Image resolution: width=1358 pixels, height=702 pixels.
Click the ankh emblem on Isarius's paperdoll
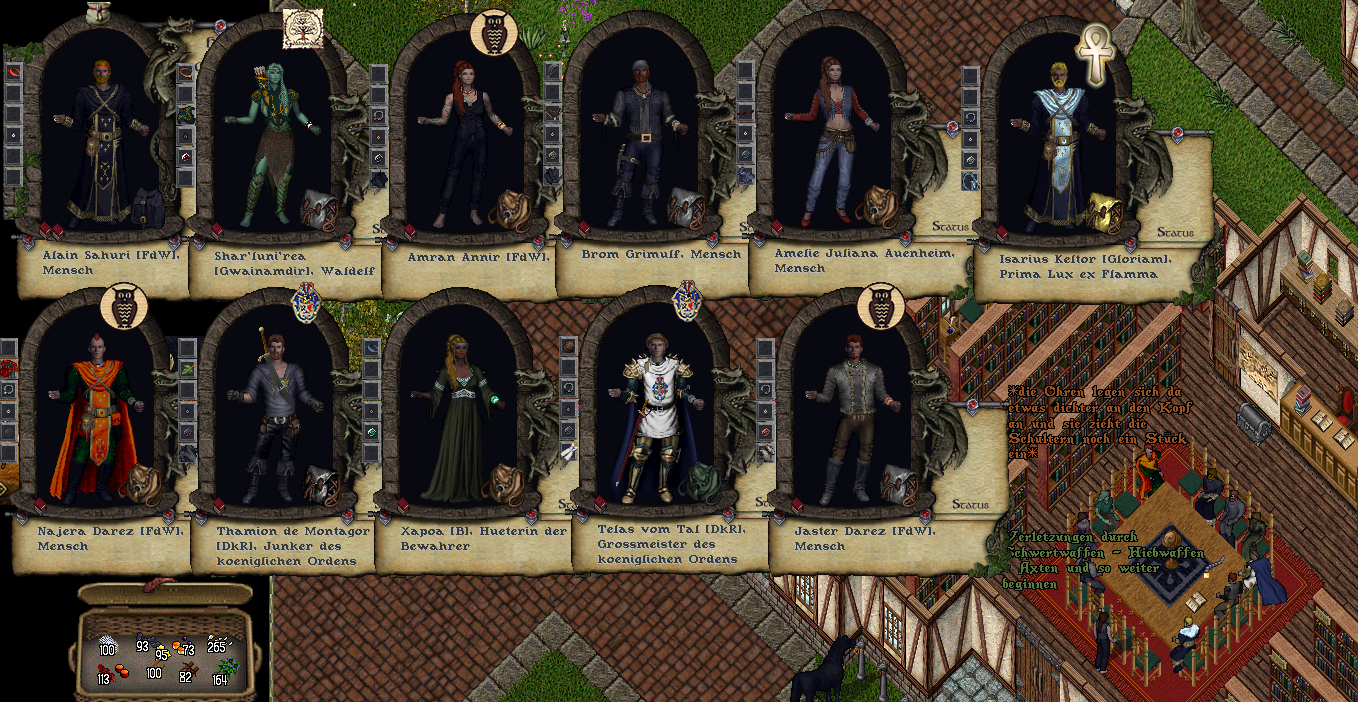coord(1094,50)
